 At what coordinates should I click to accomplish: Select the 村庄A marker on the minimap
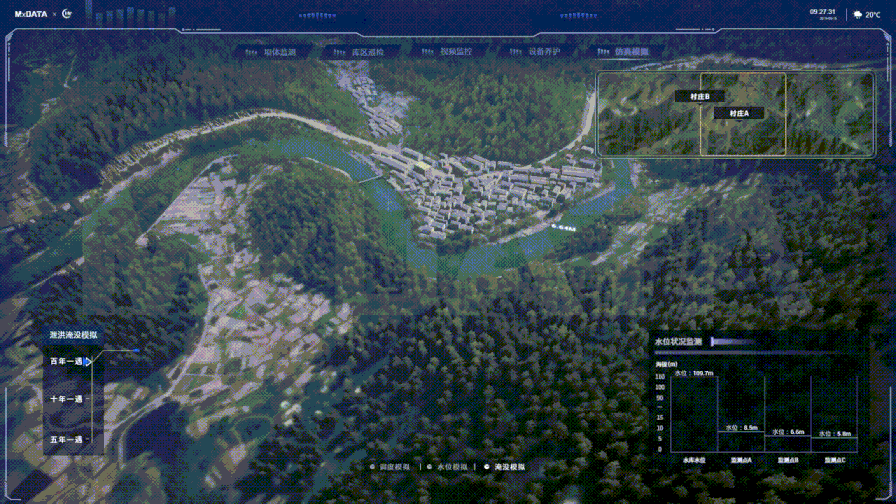pyautogui.click(x=739, y=114)
